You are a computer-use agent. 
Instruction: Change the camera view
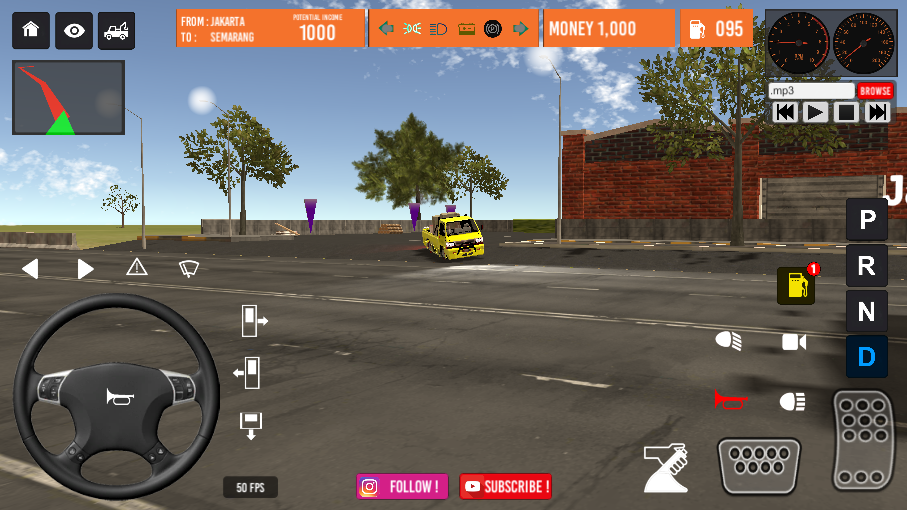794,342
